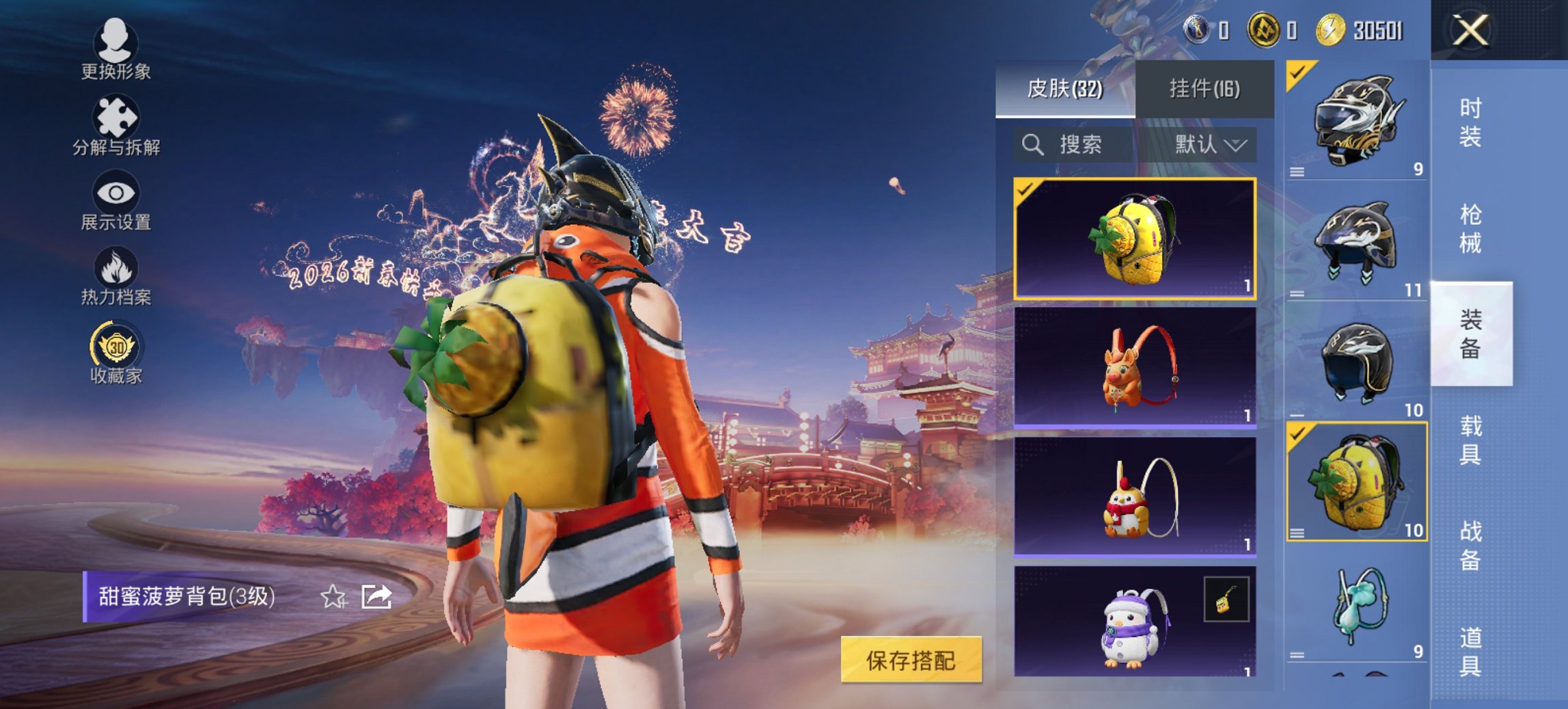Select the 分解与拆解 dismantle icon
Viewport: 1568px width, 709px height.
116,113
